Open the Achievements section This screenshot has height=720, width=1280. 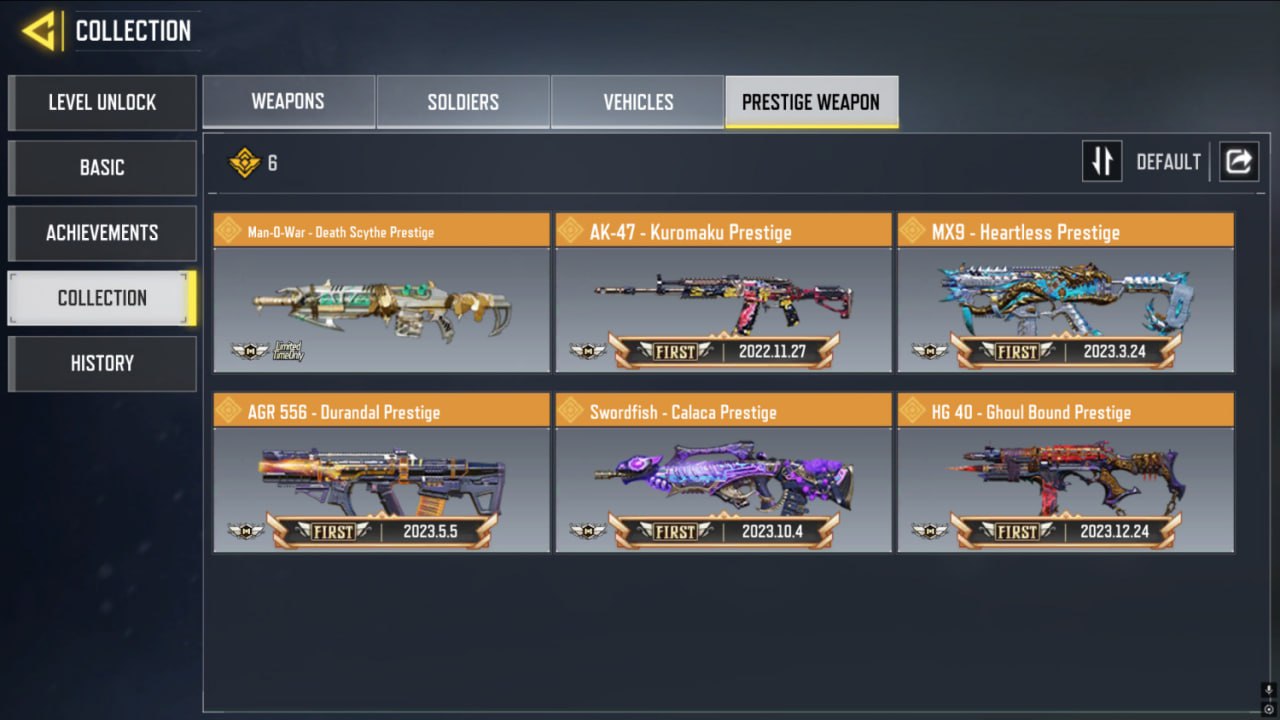[102, 233]
